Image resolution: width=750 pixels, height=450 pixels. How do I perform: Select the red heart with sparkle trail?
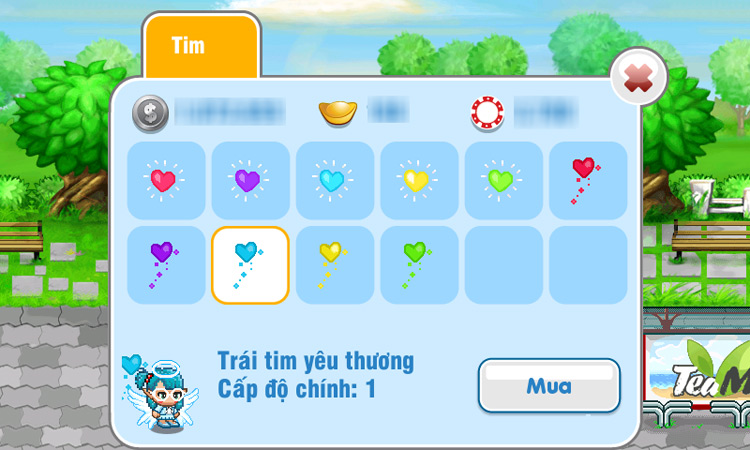coord(587,180)
